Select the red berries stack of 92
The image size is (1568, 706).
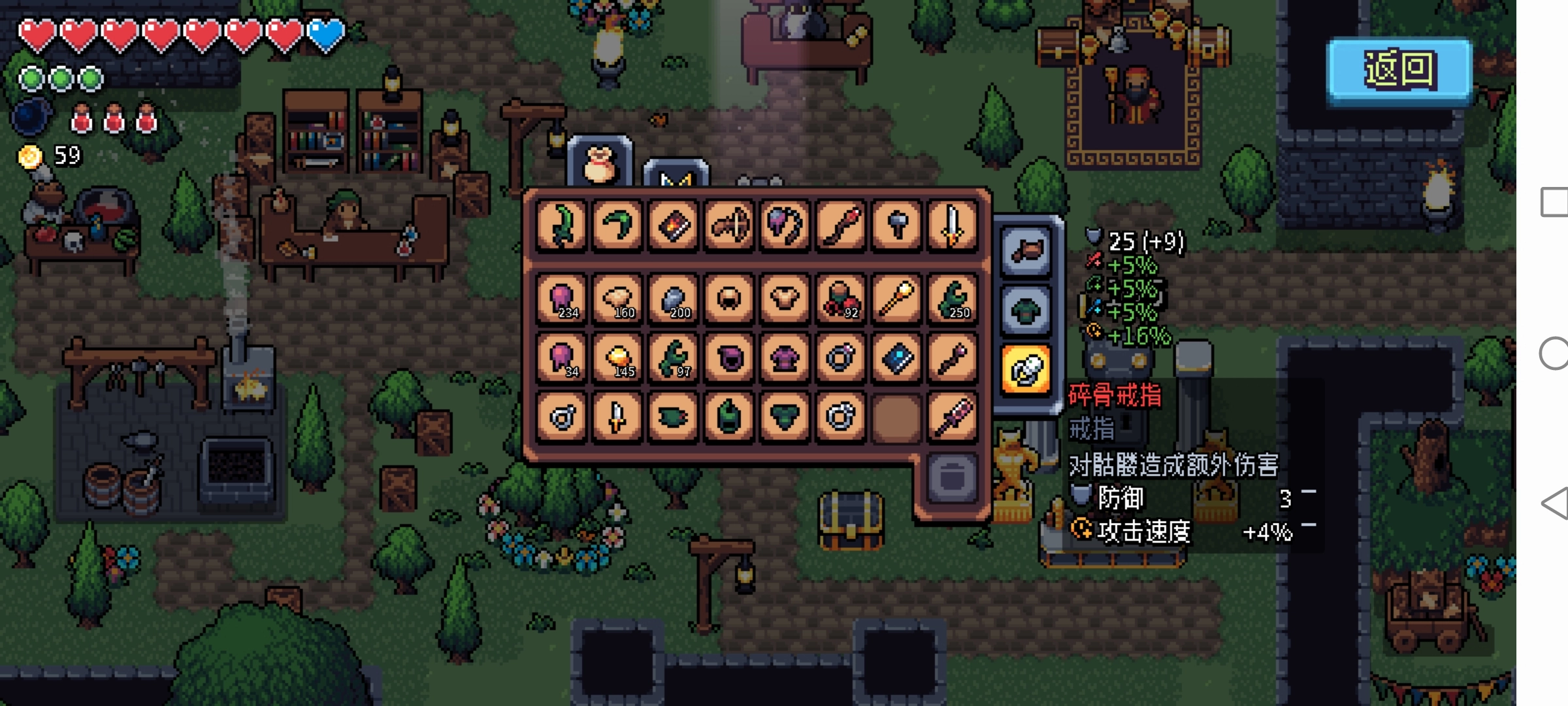point(840,300)
